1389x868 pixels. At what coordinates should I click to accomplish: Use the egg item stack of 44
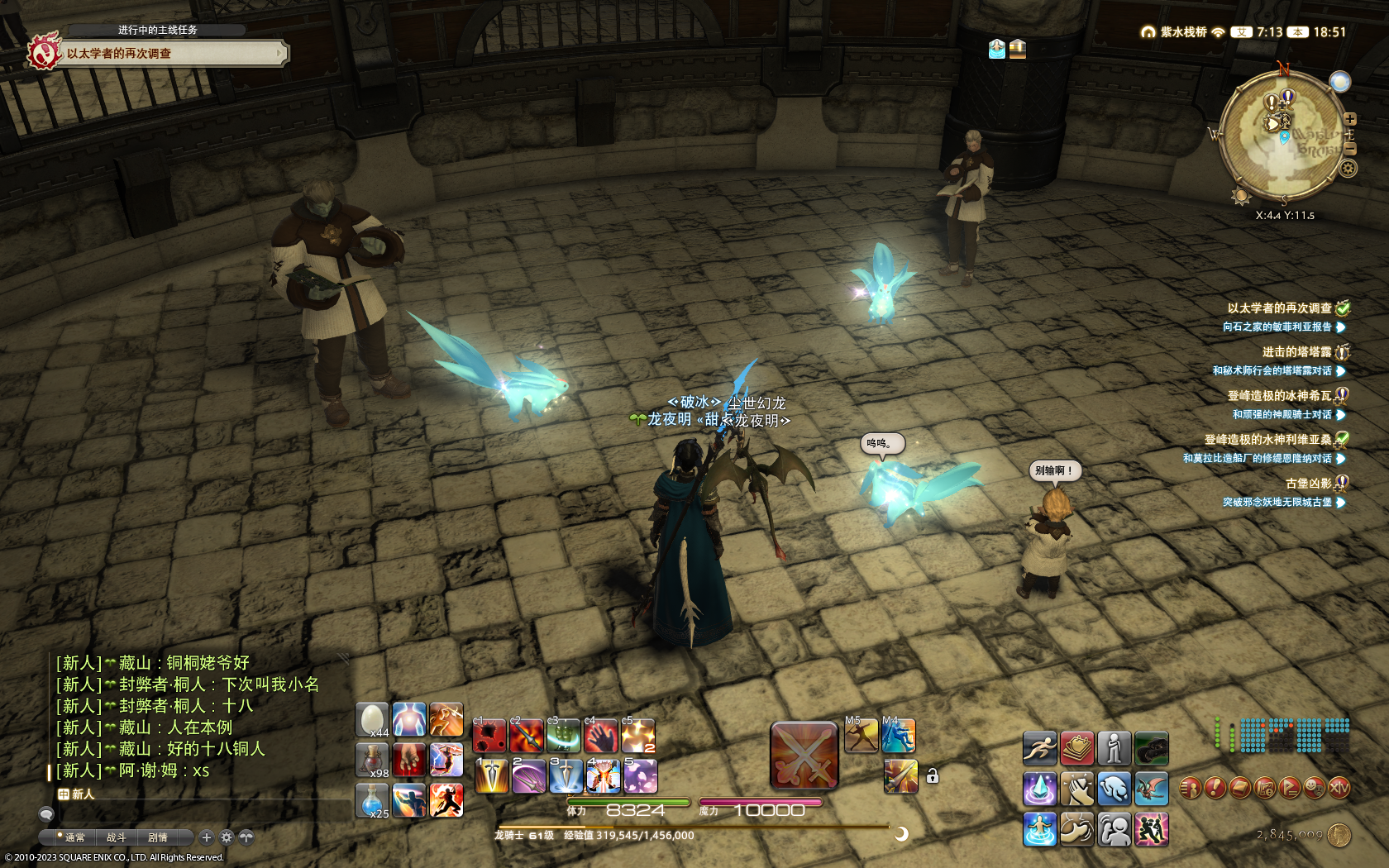coord(372,719)
